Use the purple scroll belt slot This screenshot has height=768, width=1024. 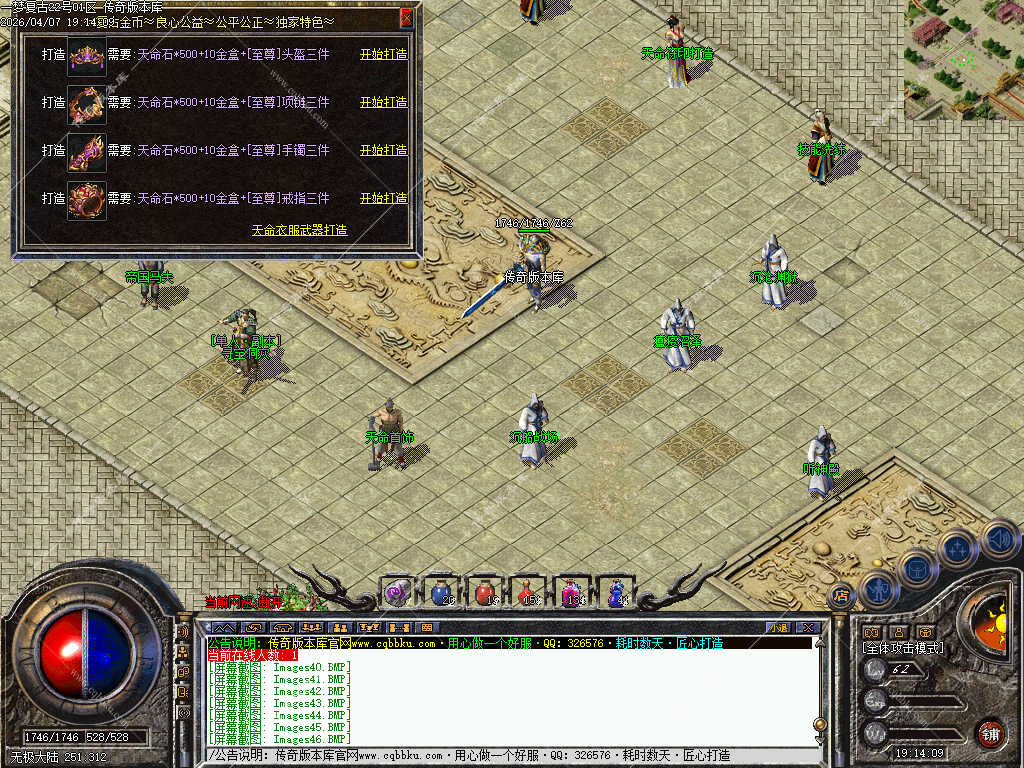398,592
